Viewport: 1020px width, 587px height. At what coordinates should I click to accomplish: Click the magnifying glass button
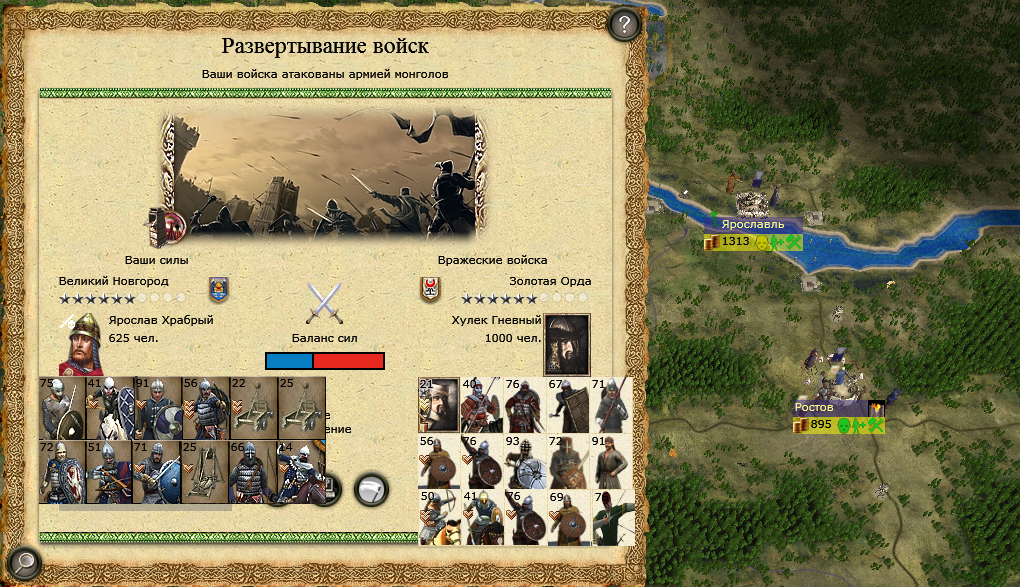pyautogui.click(x=22, y=564)
